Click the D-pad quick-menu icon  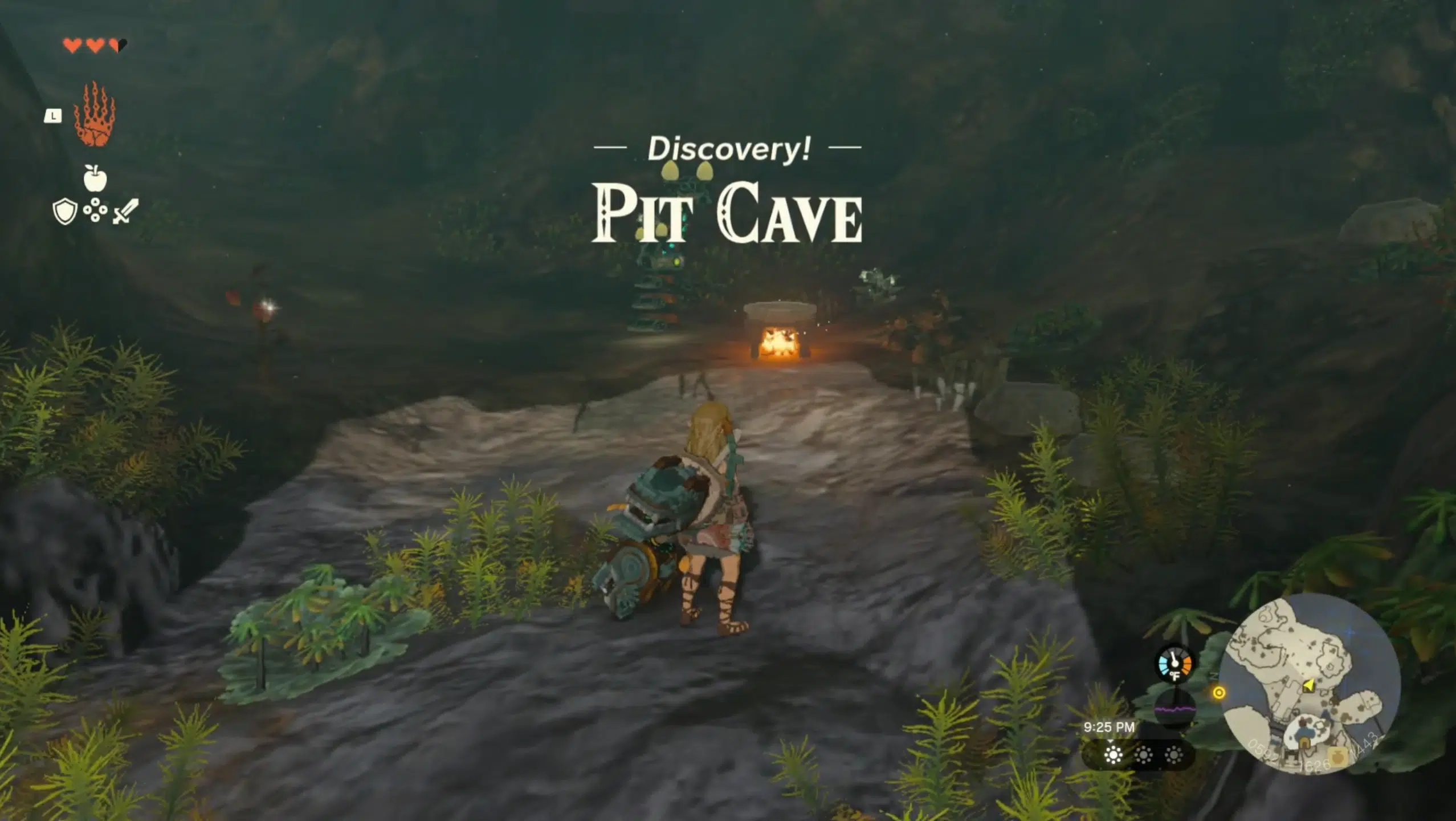point(95,209)
